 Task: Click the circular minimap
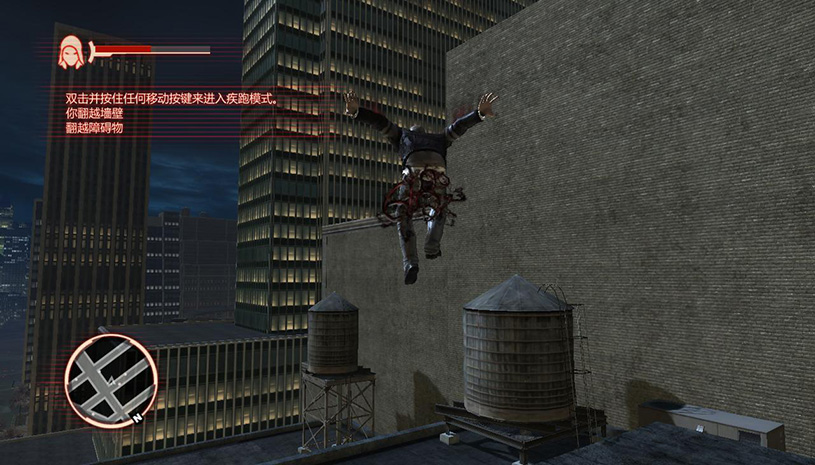(x=110, y=381)
